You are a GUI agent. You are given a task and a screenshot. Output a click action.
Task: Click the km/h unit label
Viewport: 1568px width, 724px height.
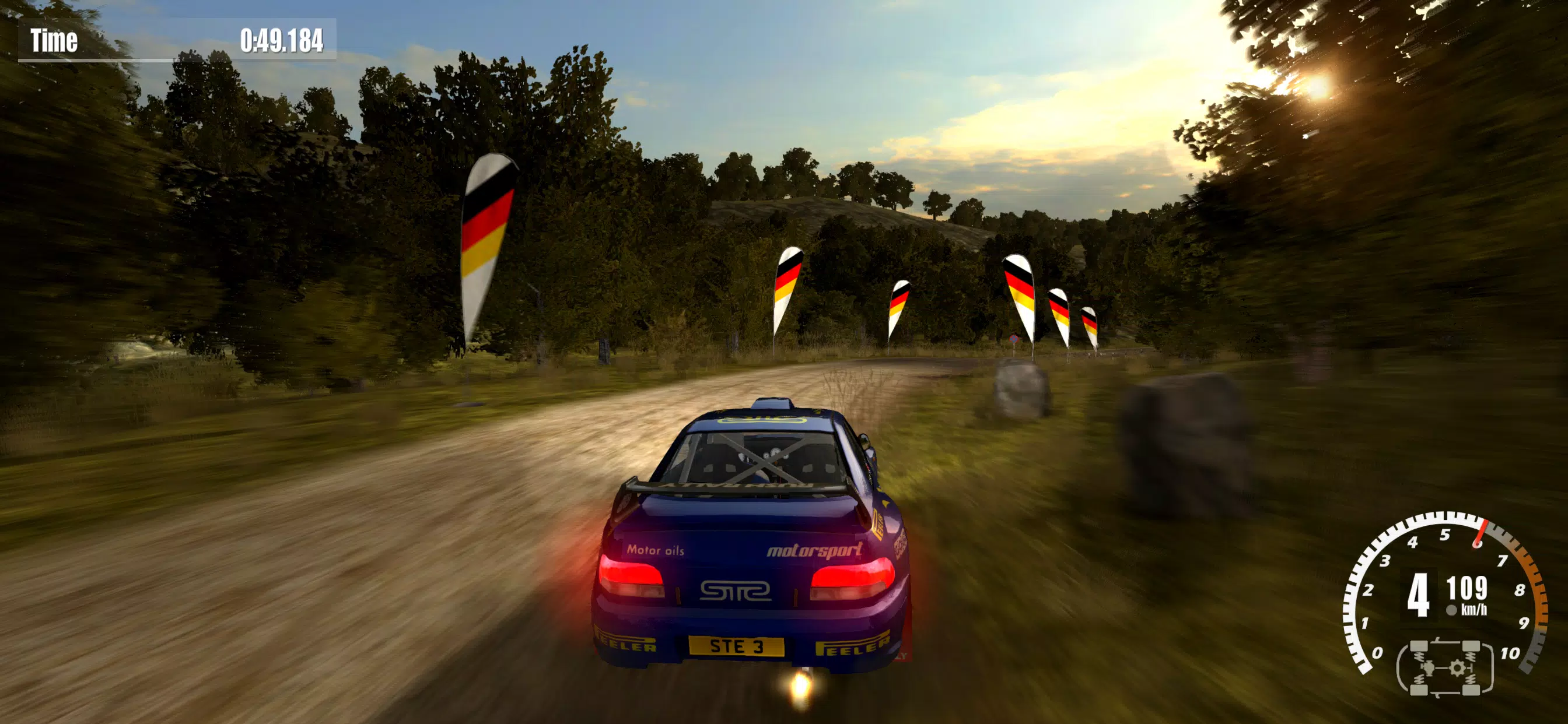coord(1473,609)
